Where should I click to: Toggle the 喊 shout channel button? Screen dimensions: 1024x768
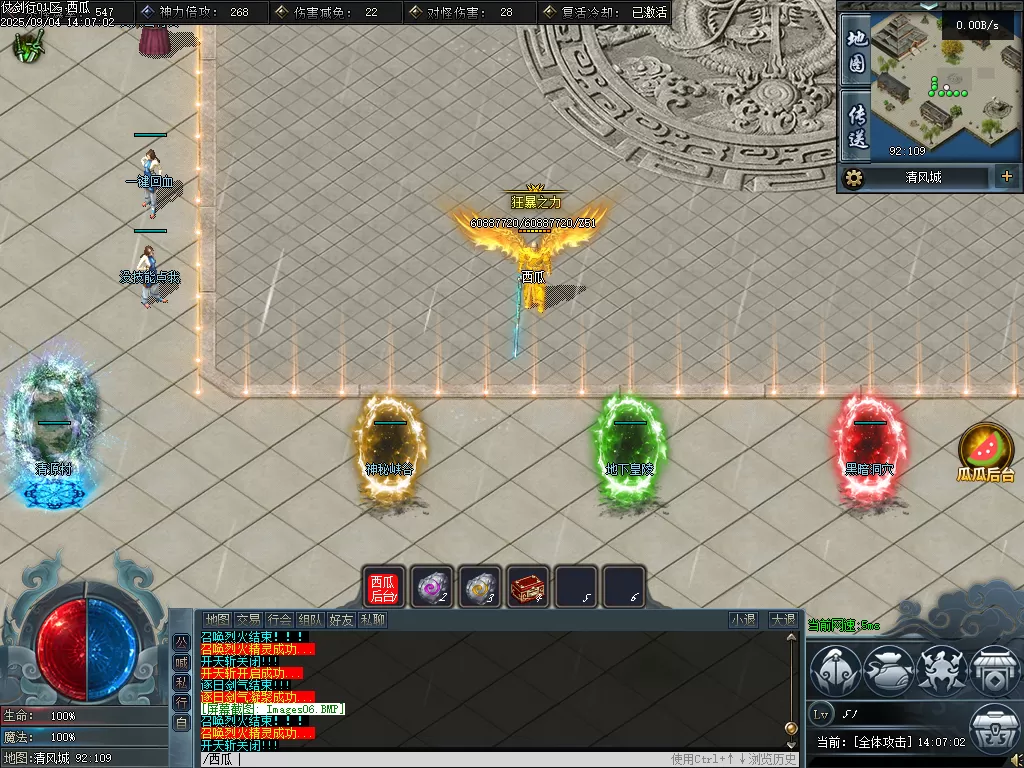tap(181, 661)
